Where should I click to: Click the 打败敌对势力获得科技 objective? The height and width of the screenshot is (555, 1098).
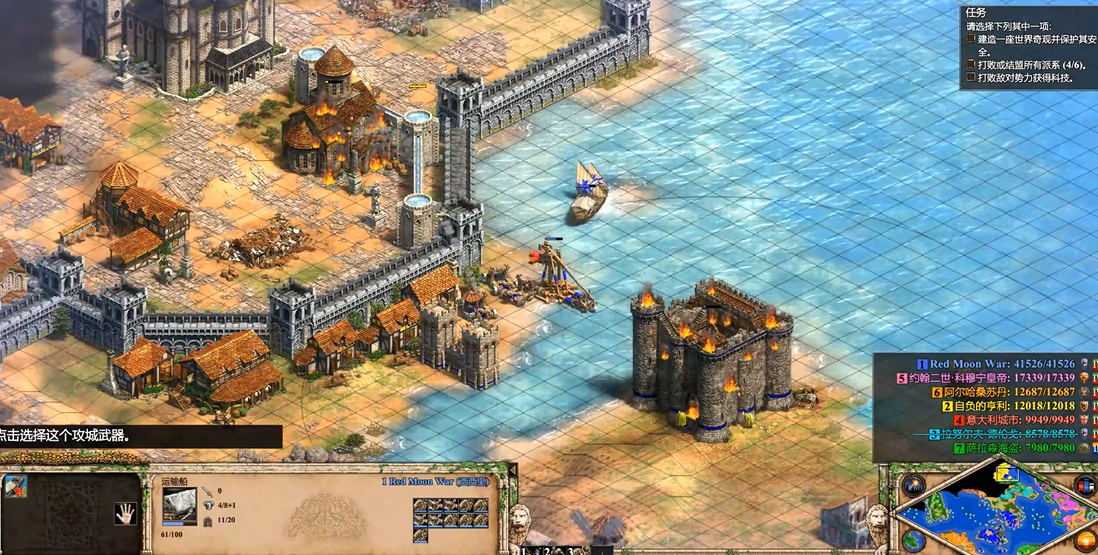pyautogui.click(x=1024, y=77)
